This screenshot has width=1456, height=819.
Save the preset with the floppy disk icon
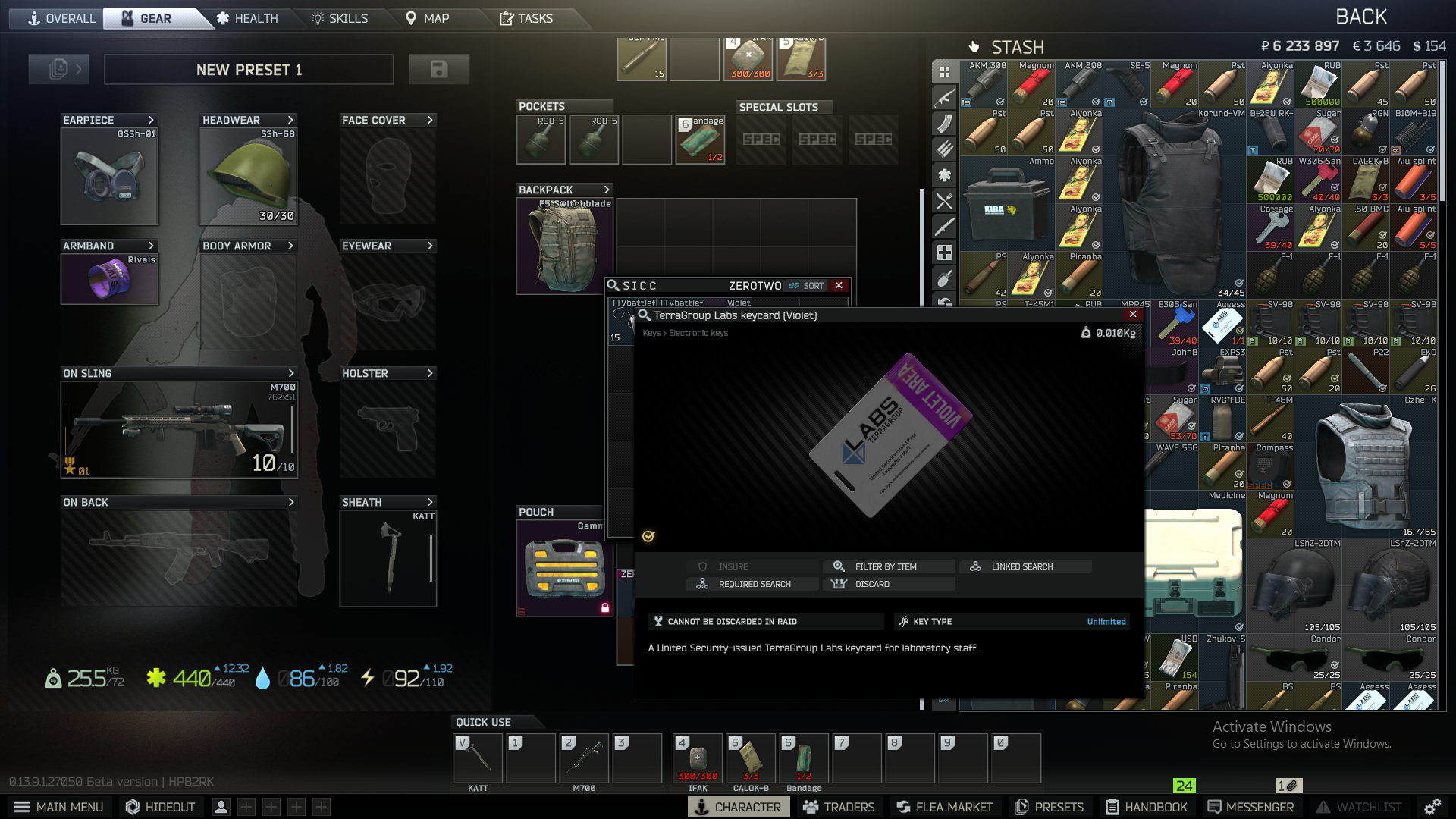[x=440, y=69]
